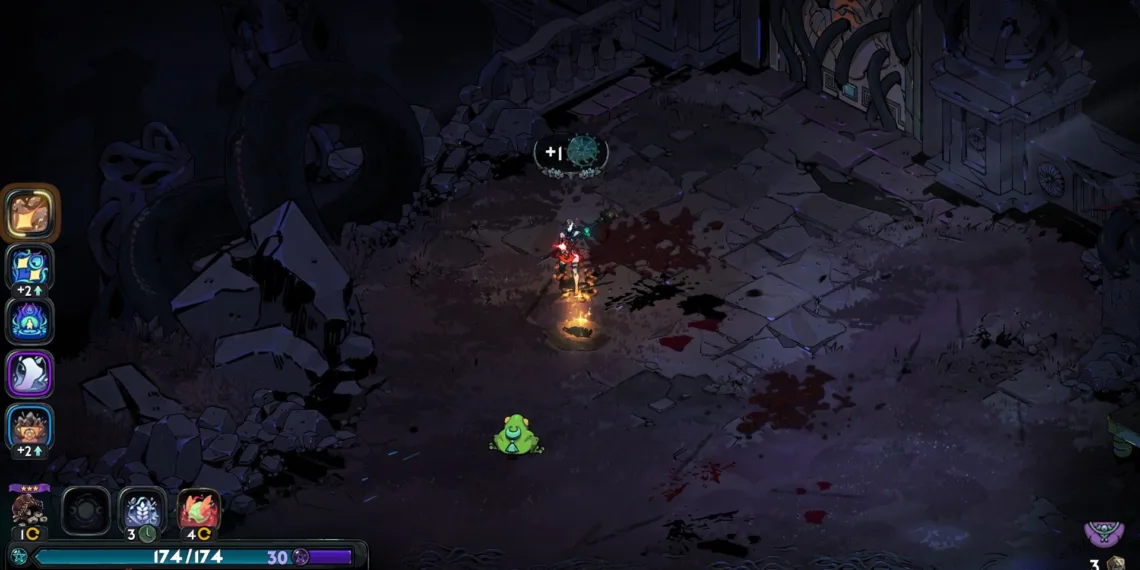Activate the red-winged green creature icon
Image resolution: width=1140 pixels, height=570 pixels.
coord(198,510)
